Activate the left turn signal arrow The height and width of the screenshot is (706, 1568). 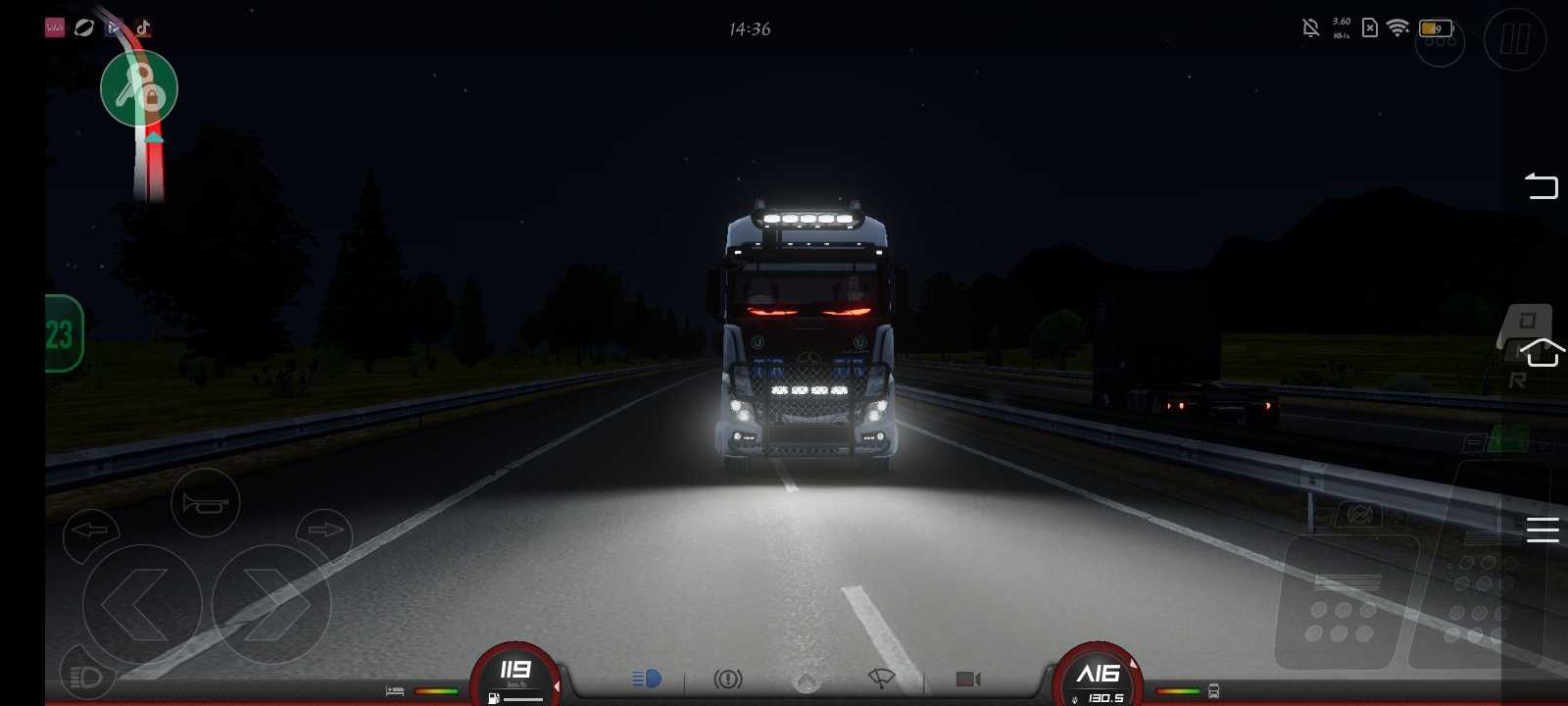point(90,530)
